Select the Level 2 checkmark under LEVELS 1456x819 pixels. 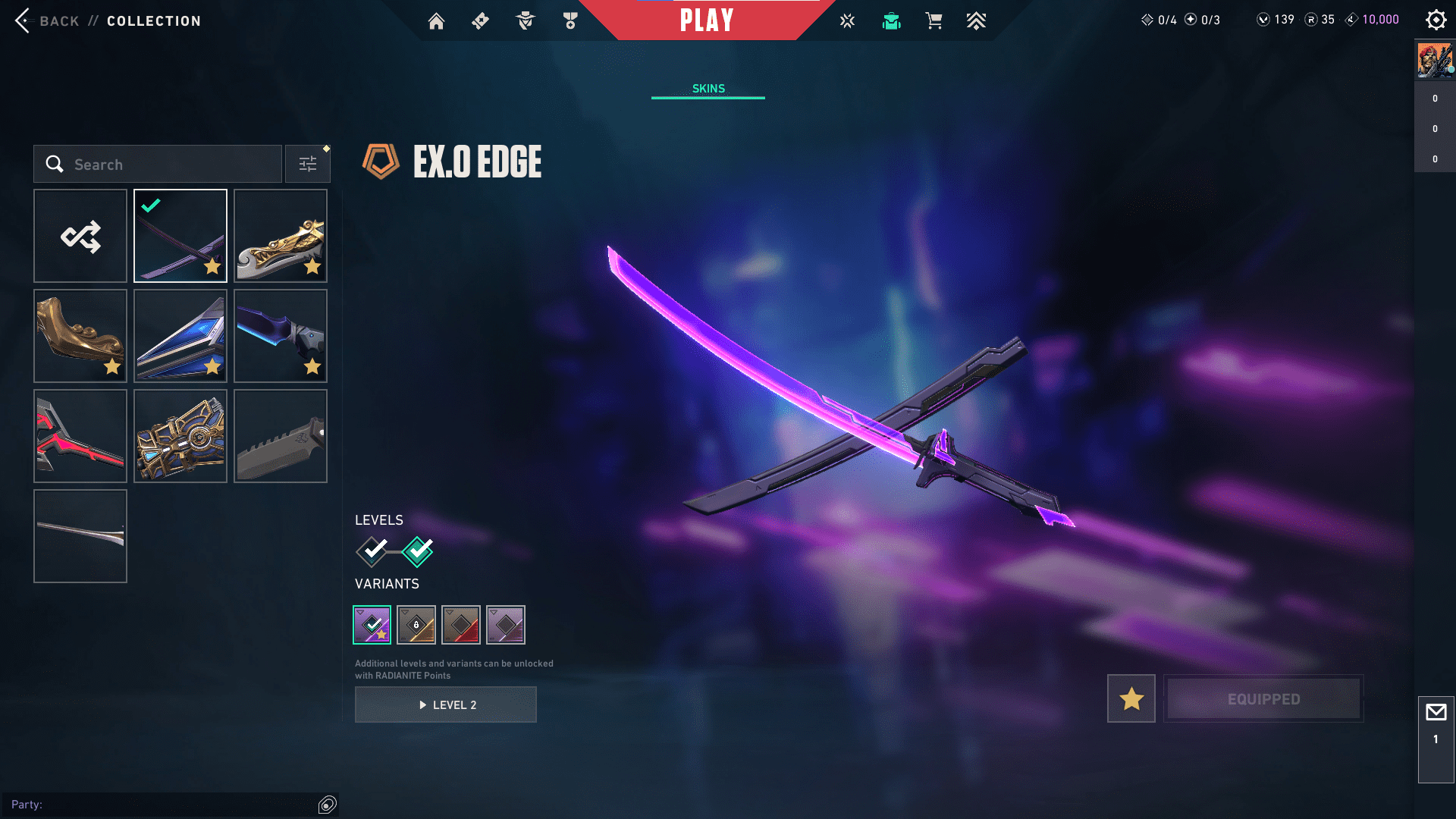click(416, 552)
